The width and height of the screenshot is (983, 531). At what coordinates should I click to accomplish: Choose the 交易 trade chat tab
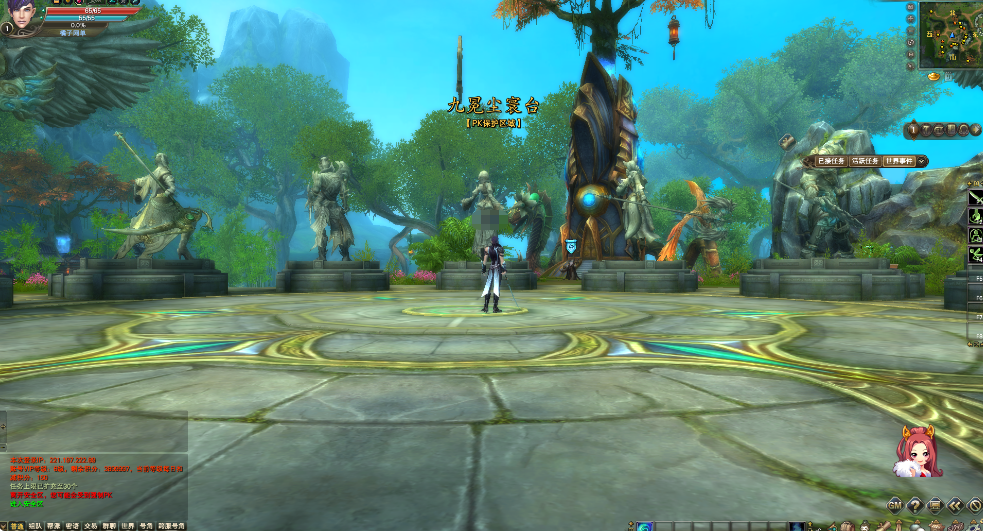click(90, 525)
